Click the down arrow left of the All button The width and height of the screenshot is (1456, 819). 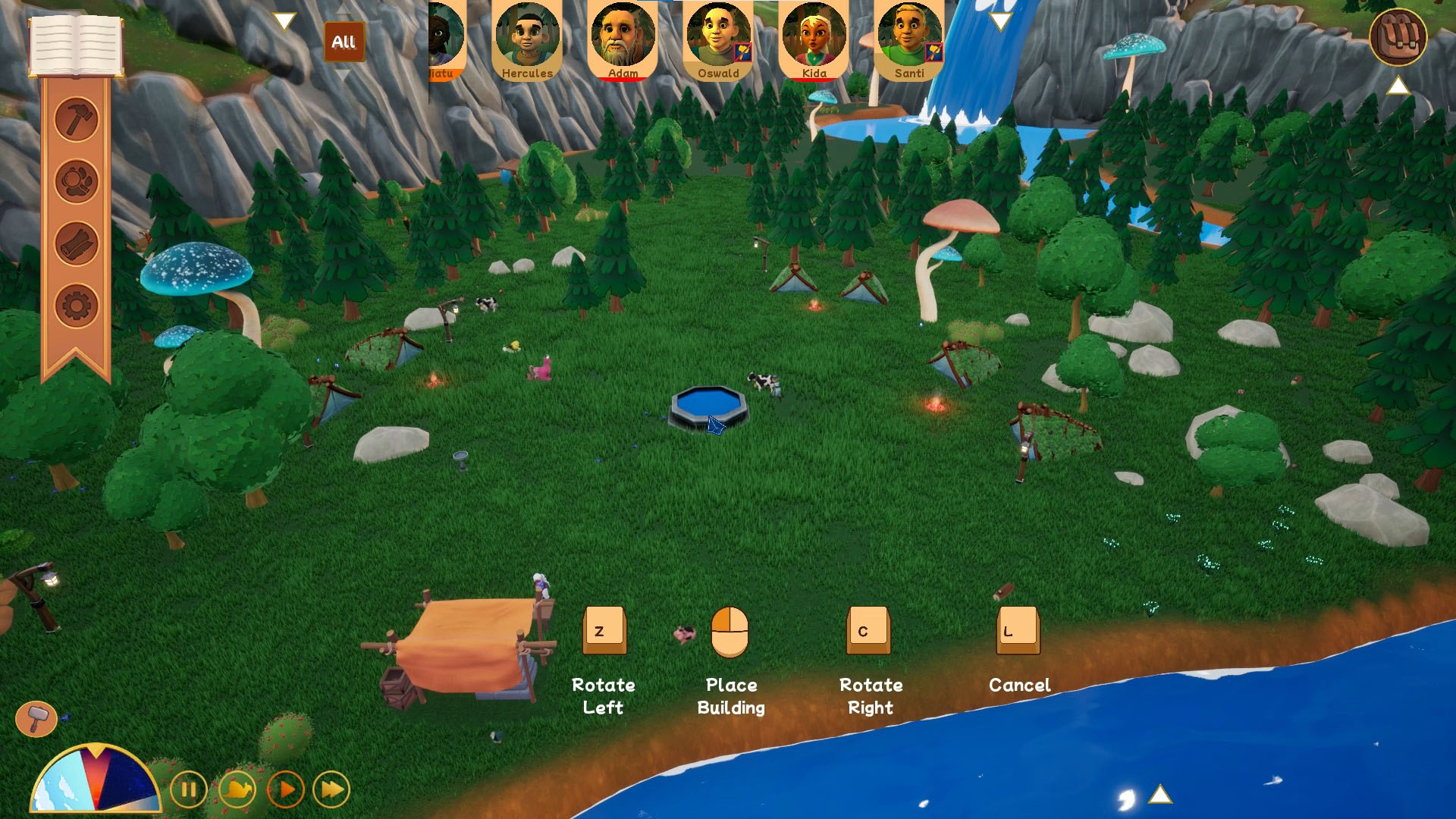pyautogui.click(x=284, y=21)
